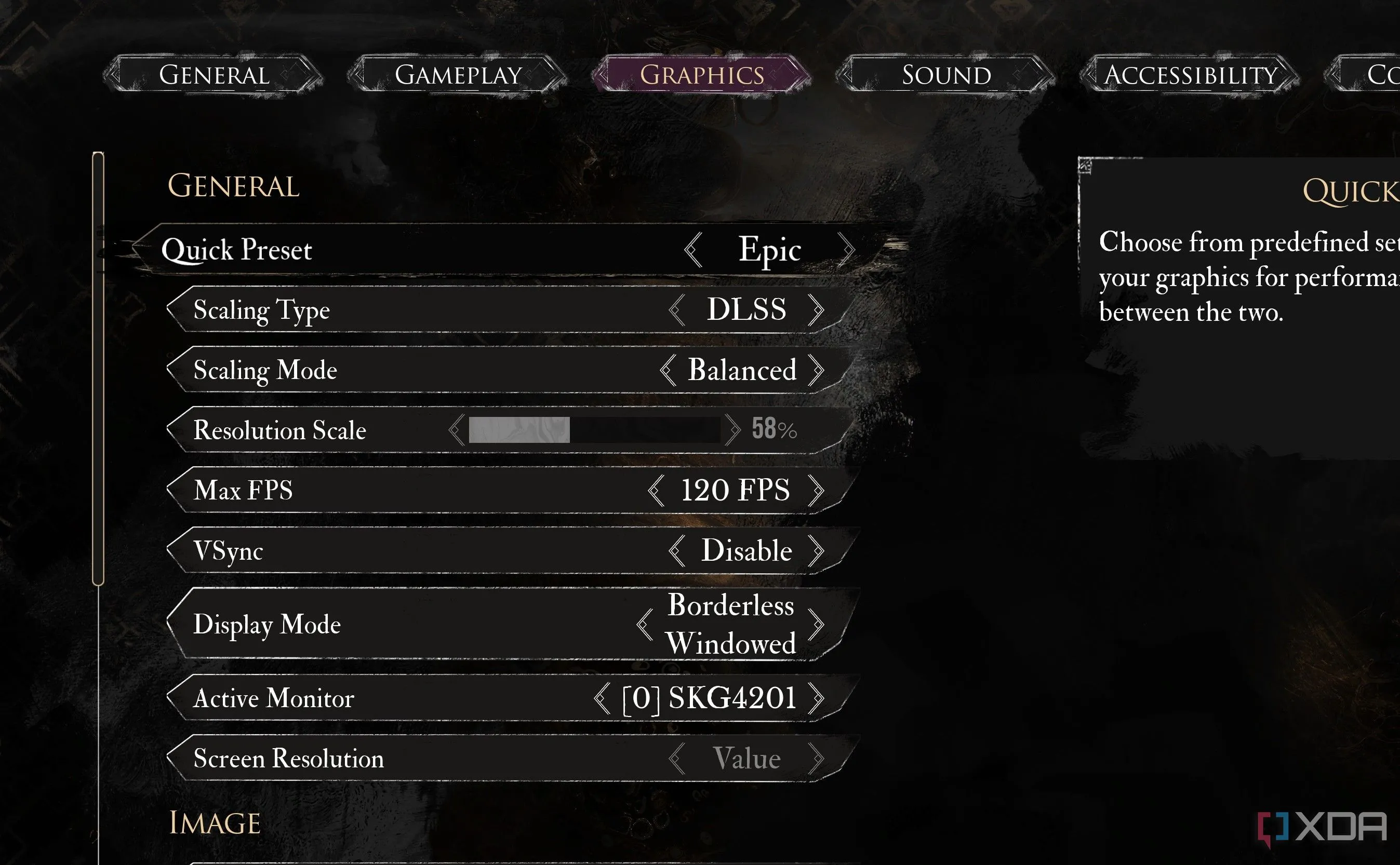The width and height of the screenshot is (1400, 865).
Task: Switch to the General settings tab
Action: click(x=214, y=75)
